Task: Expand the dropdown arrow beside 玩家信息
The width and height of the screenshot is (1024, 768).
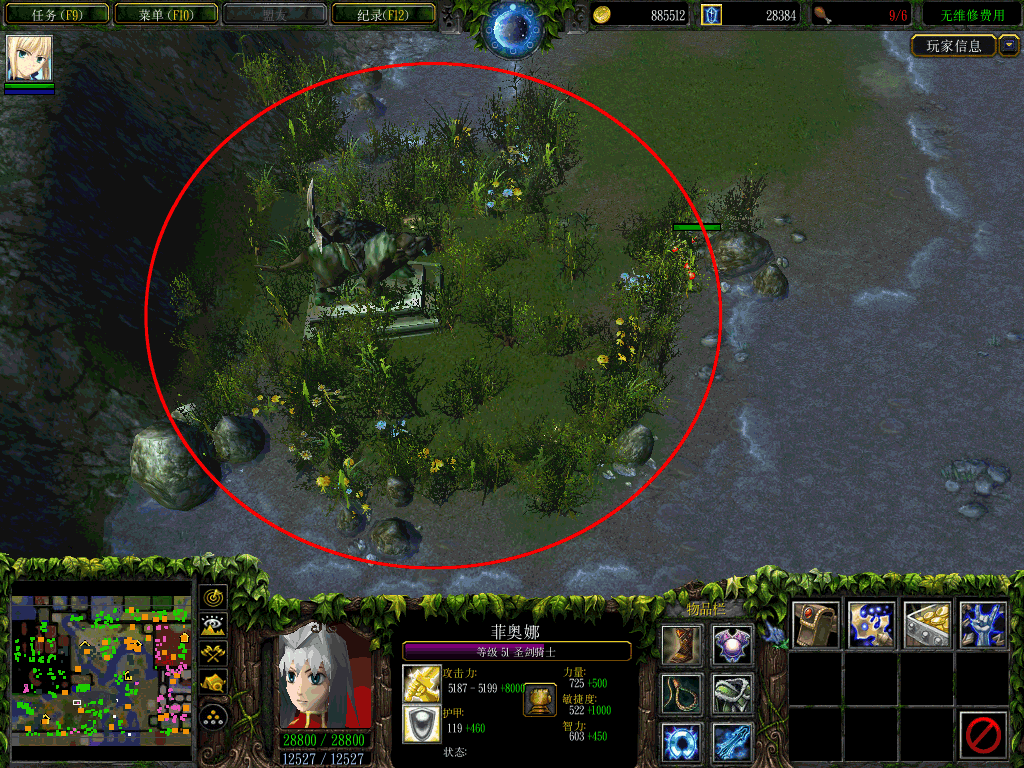Action: [1008, 46]
